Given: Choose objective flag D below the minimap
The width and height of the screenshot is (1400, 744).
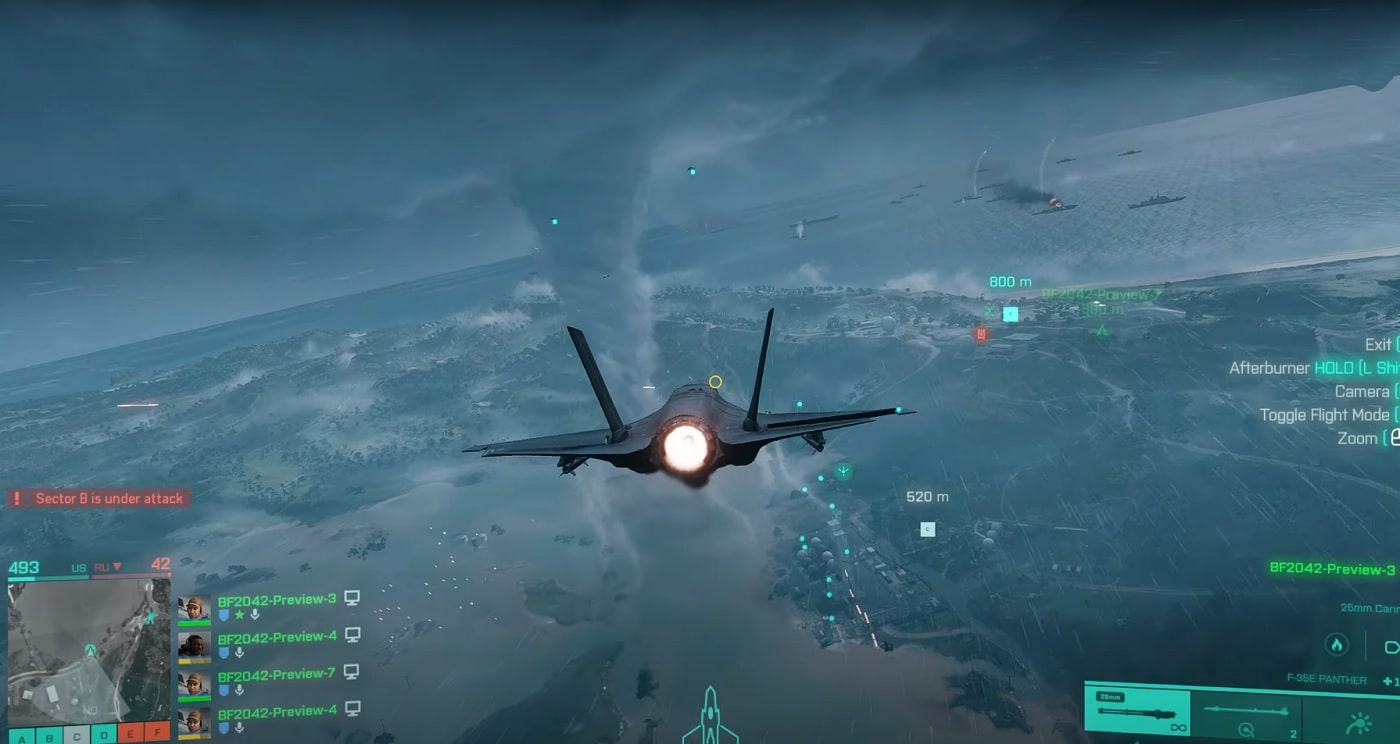Looking at the screenshot, I should (x=104, y=737).
